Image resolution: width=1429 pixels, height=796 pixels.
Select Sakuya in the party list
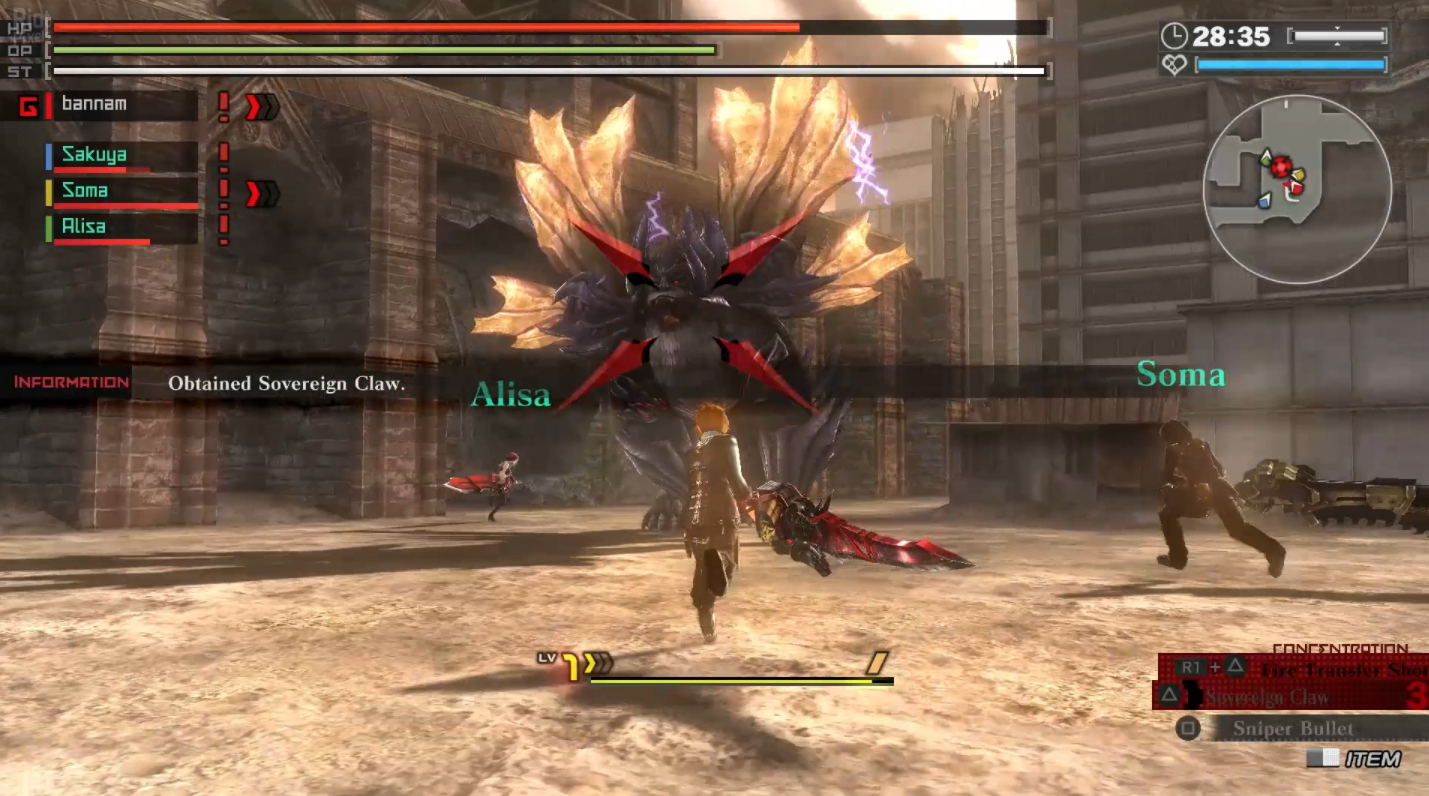click(94, 155)
